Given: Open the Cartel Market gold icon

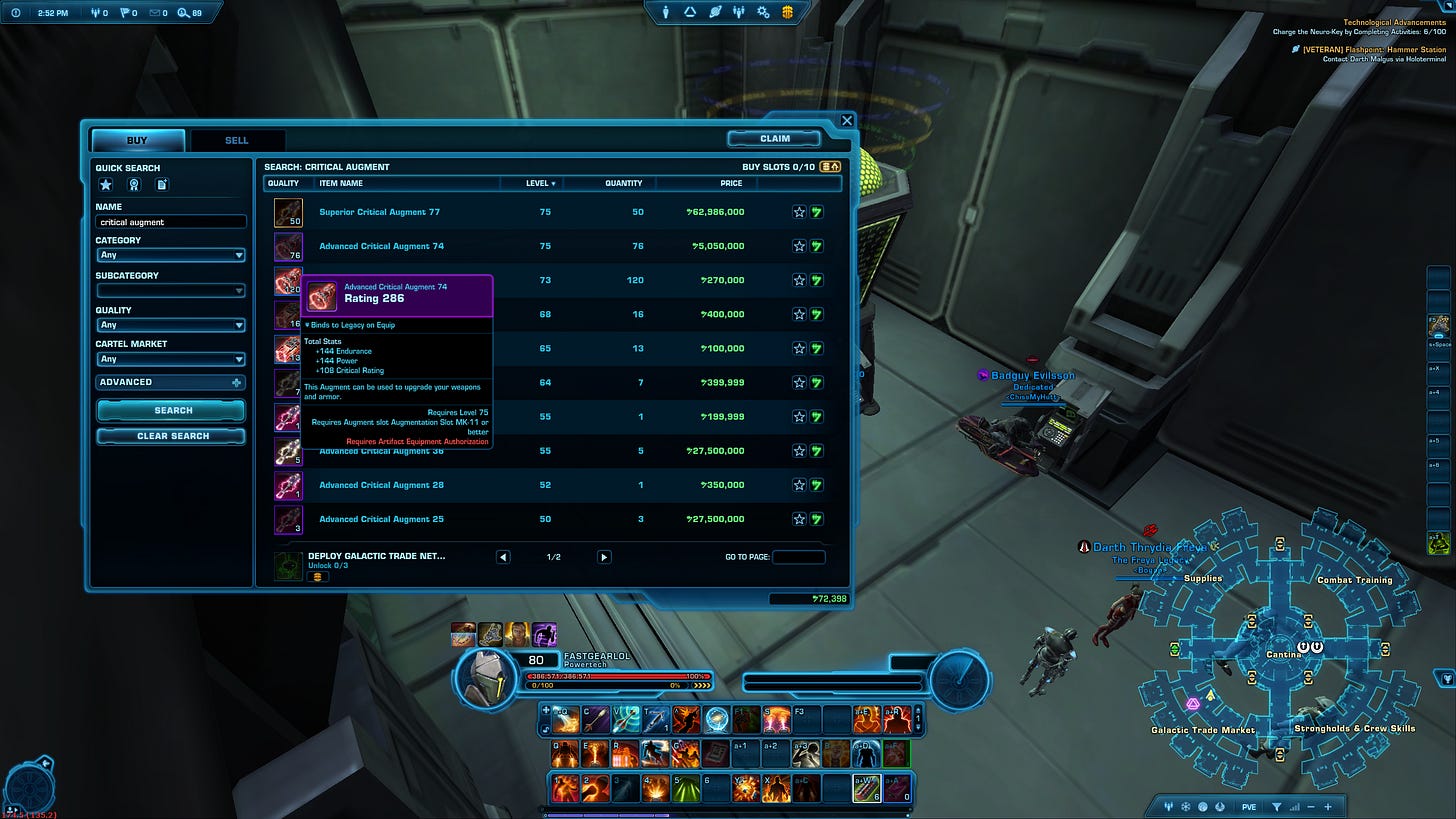Looking at the screenshot, I should tap(786, 12).
